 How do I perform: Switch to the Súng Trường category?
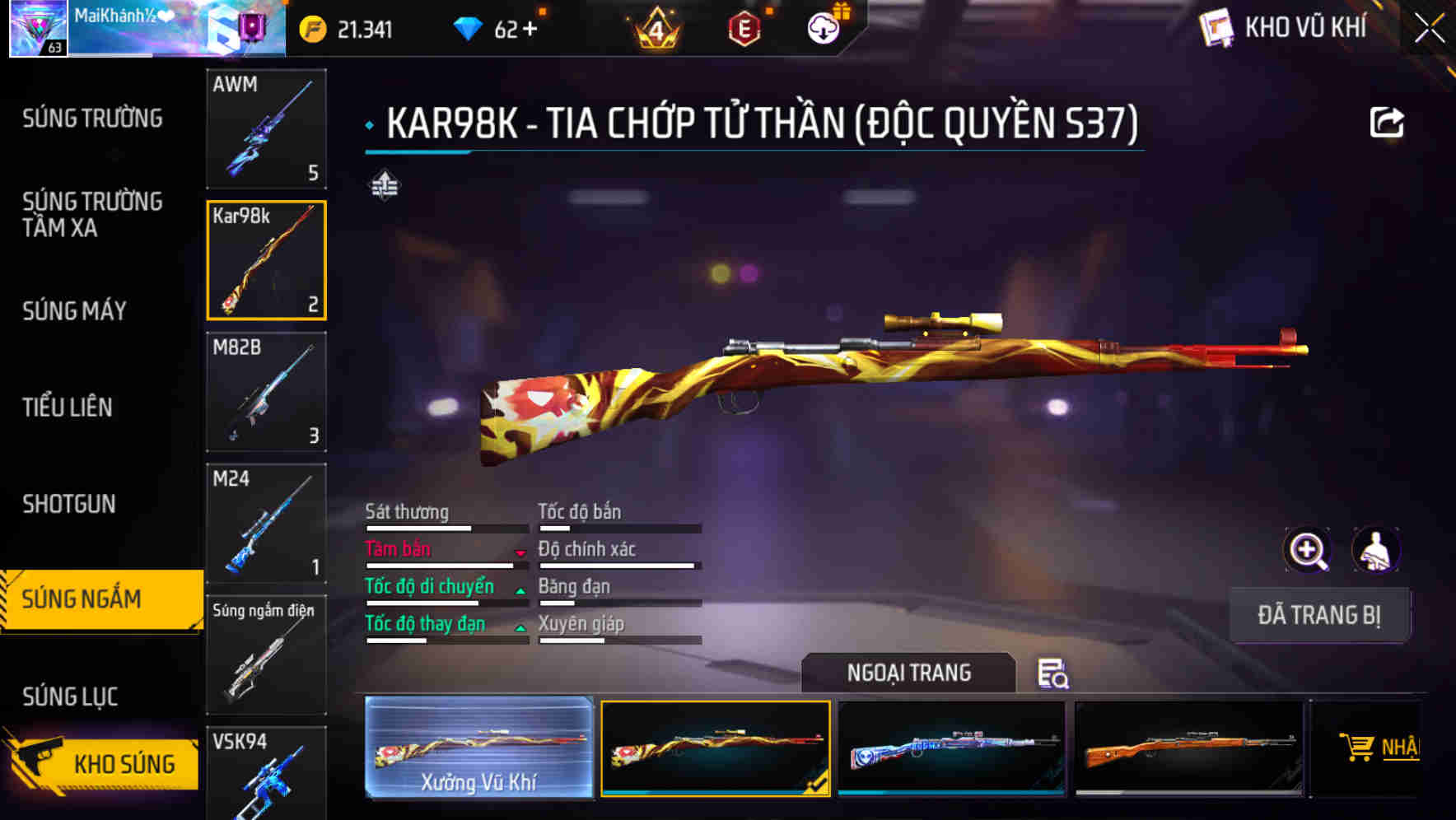pos(91,119)
